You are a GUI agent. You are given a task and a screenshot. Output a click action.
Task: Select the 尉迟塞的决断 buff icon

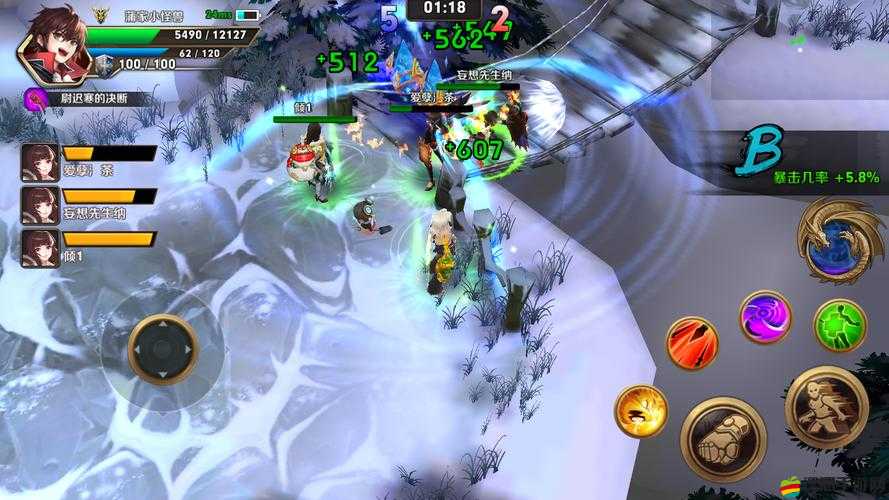[38, 98]
